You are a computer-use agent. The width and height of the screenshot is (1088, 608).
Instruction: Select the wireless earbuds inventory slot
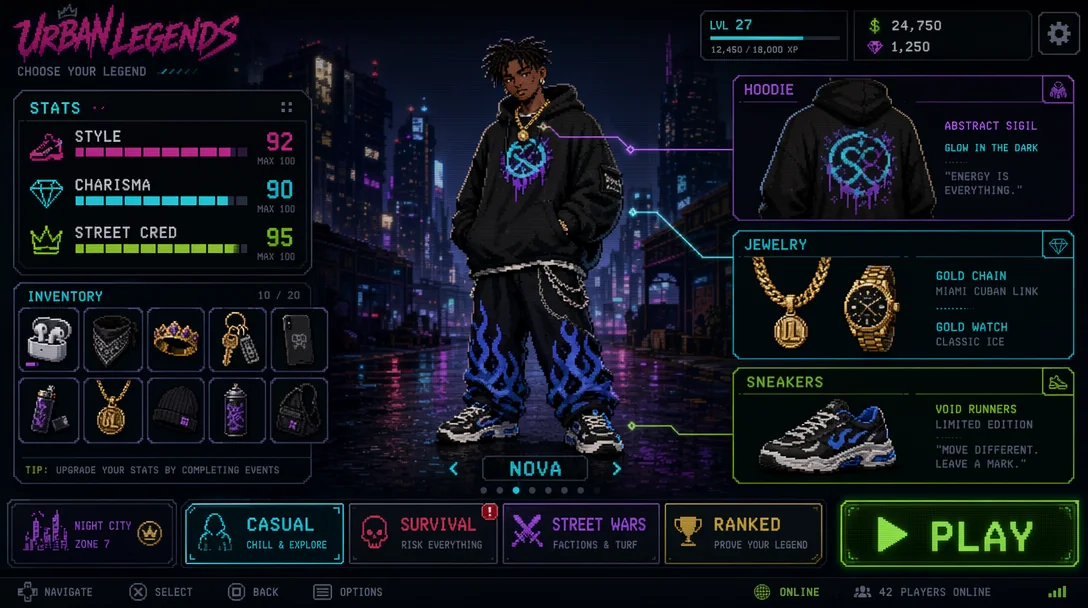pos(48,340)
